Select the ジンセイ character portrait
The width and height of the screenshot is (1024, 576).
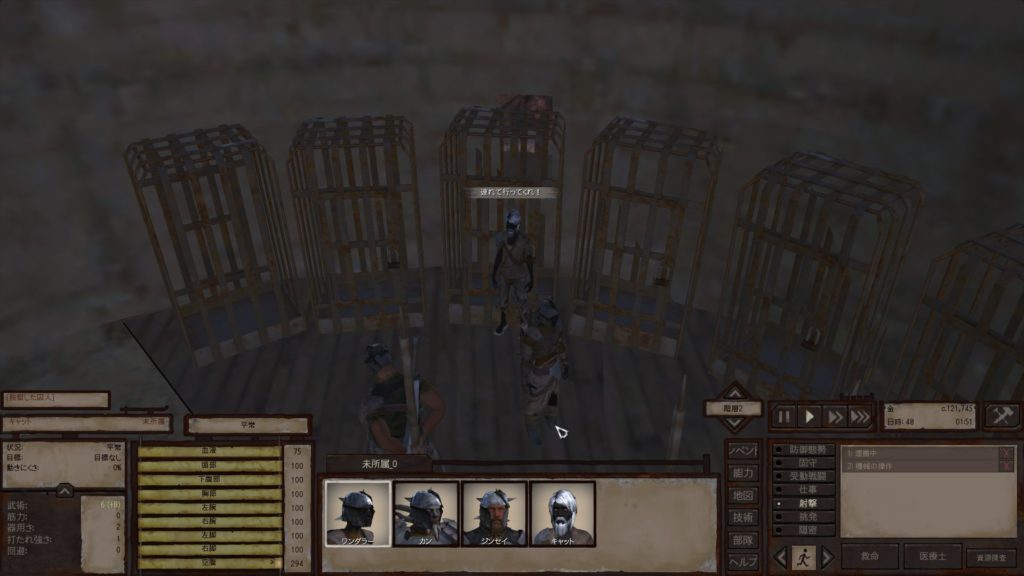(494, 514)
